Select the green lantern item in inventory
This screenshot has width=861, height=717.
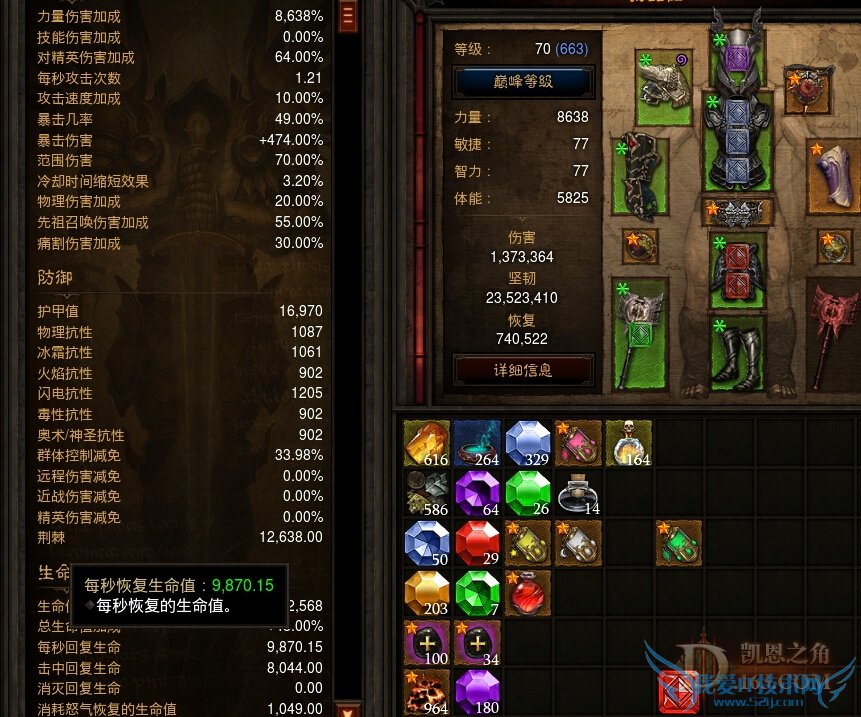click(679, 543)
